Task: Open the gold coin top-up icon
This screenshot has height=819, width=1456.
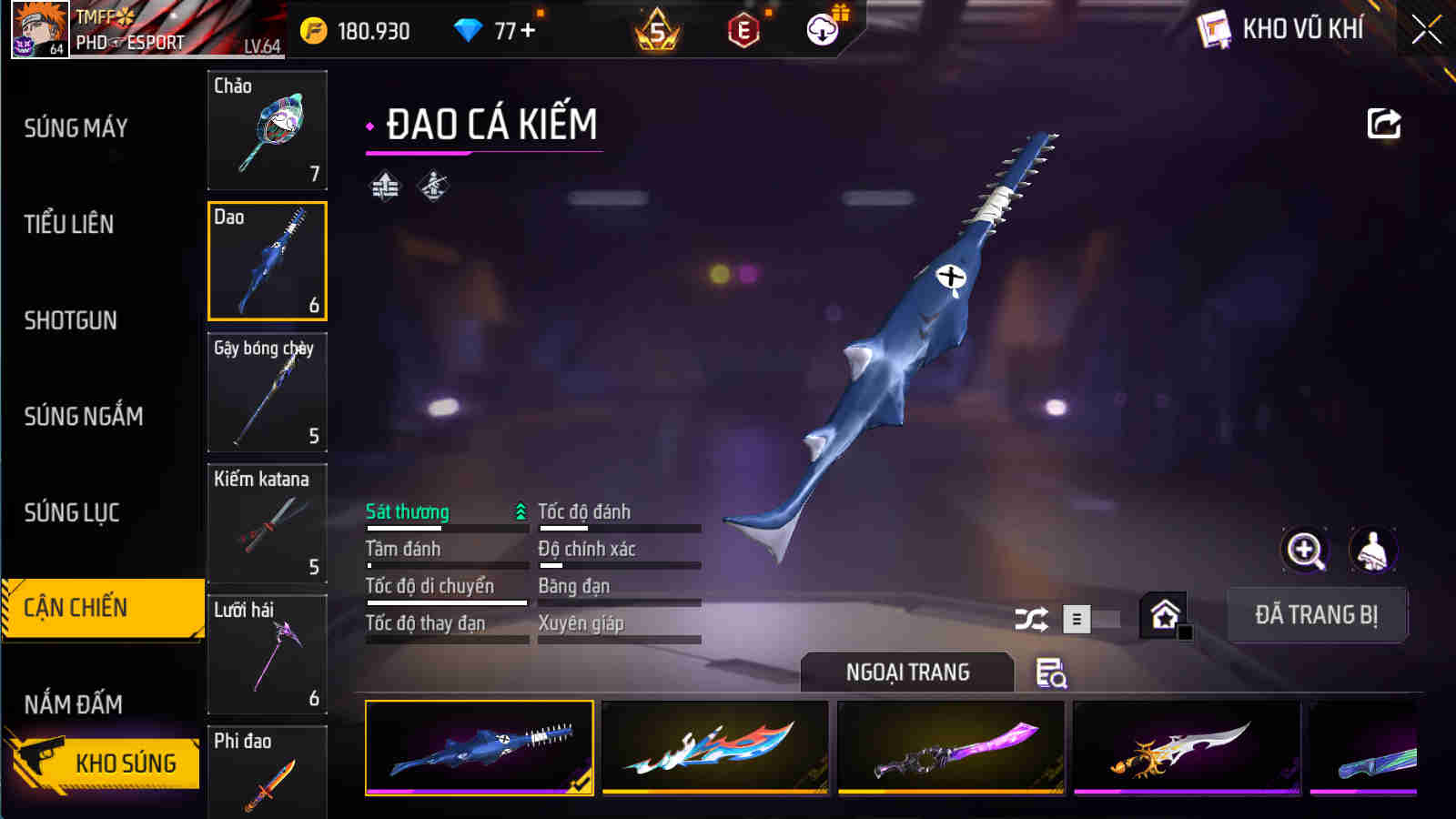Action: [x=314, y=28]
